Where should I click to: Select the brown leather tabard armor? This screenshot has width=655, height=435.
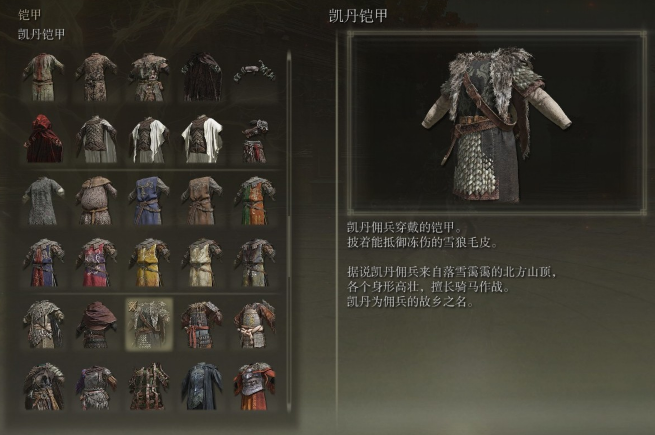point(201,200)
